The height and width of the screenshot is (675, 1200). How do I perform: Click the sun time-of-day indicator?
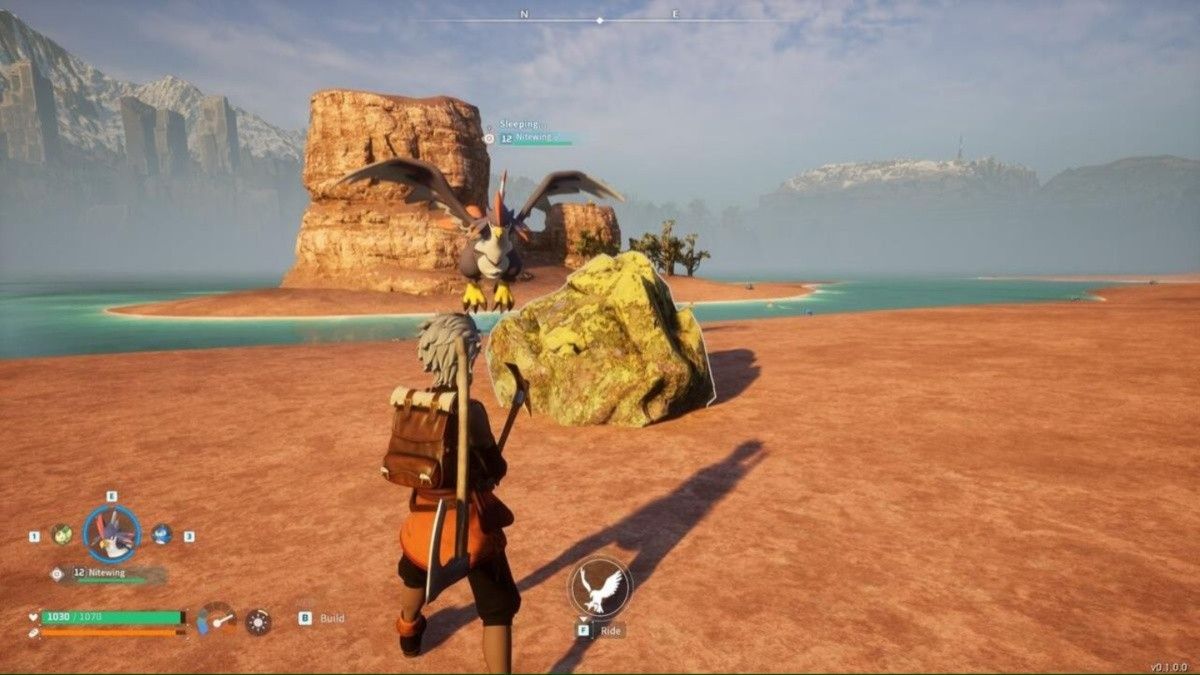point(258,621)
